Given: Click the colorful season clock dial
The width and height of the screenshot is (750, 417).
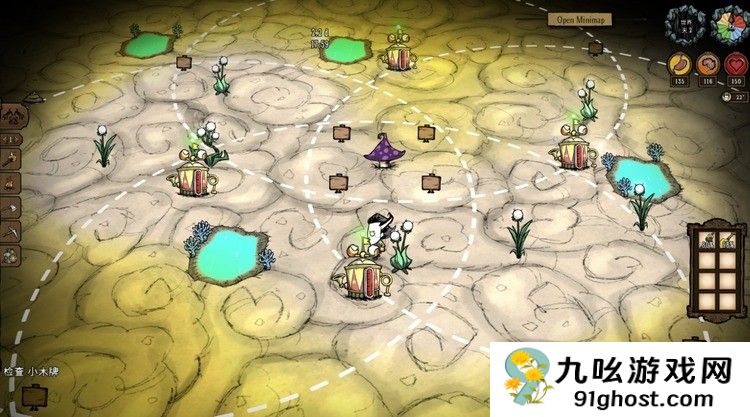Looking at the screenshot, I should pos(732,22).
